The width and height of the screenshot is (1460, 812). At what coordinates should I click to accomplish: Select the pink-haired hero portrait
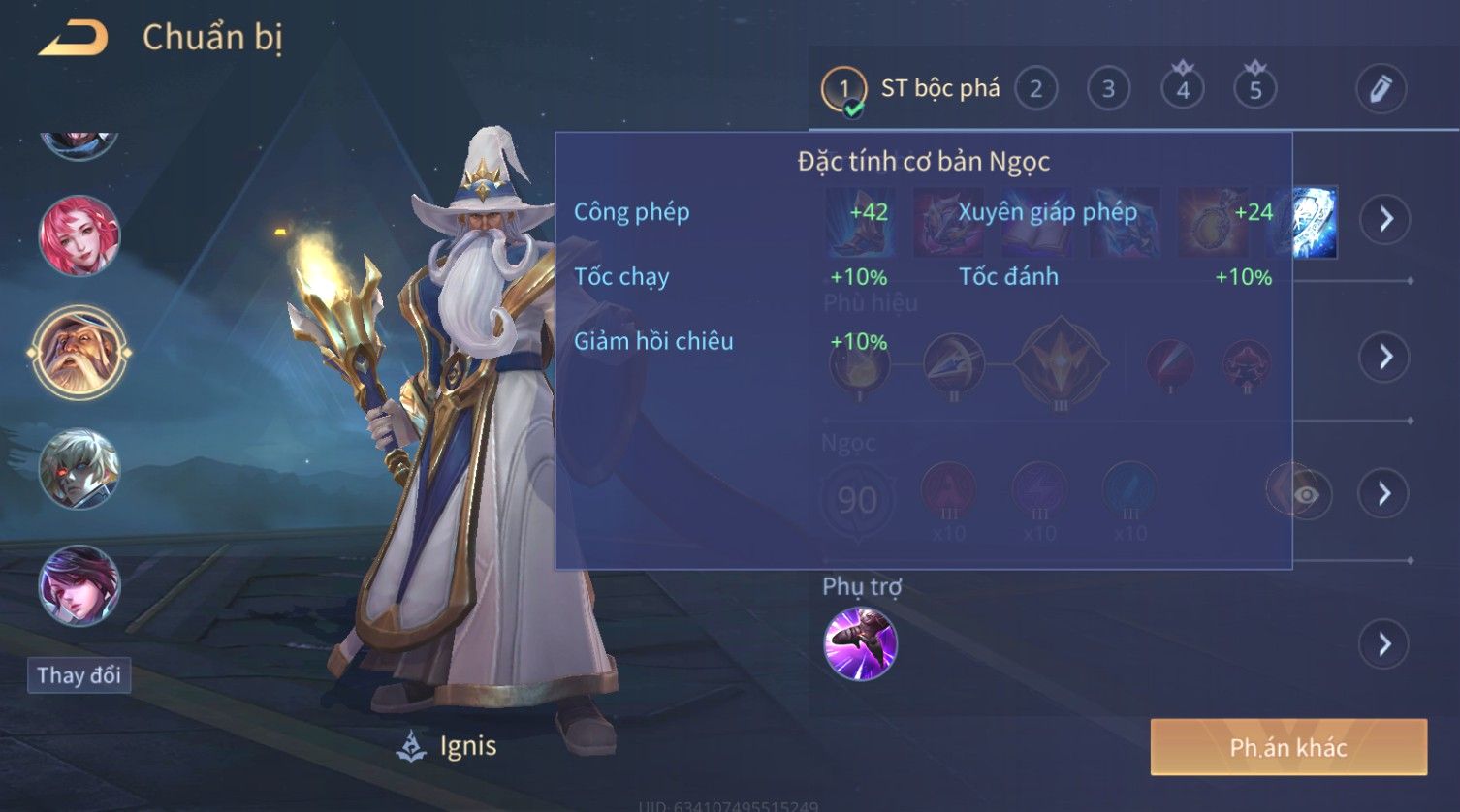click(x=79, y=235)
